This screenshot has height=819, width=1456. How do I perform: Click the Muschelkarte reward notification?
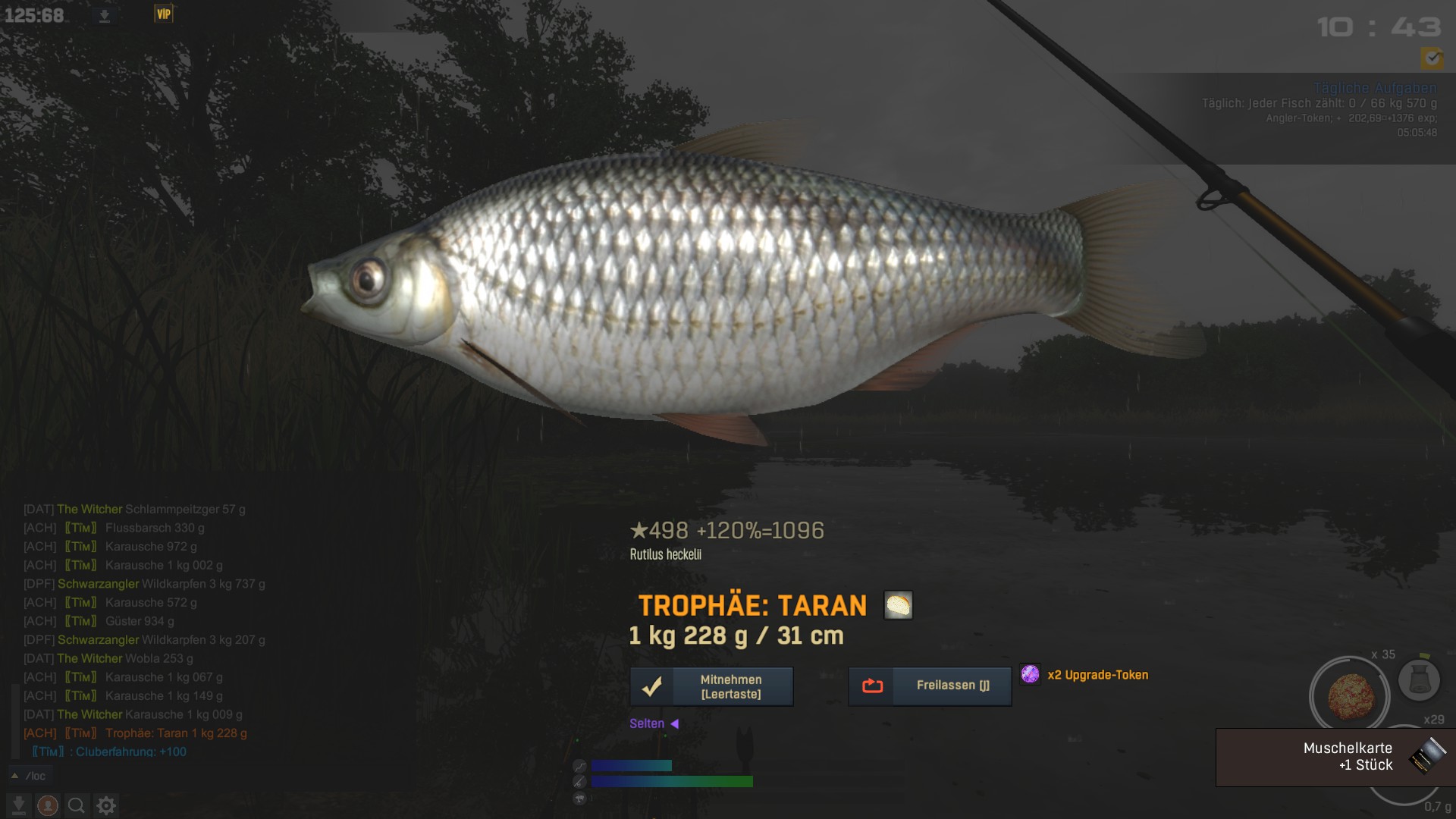[1335, 757]
